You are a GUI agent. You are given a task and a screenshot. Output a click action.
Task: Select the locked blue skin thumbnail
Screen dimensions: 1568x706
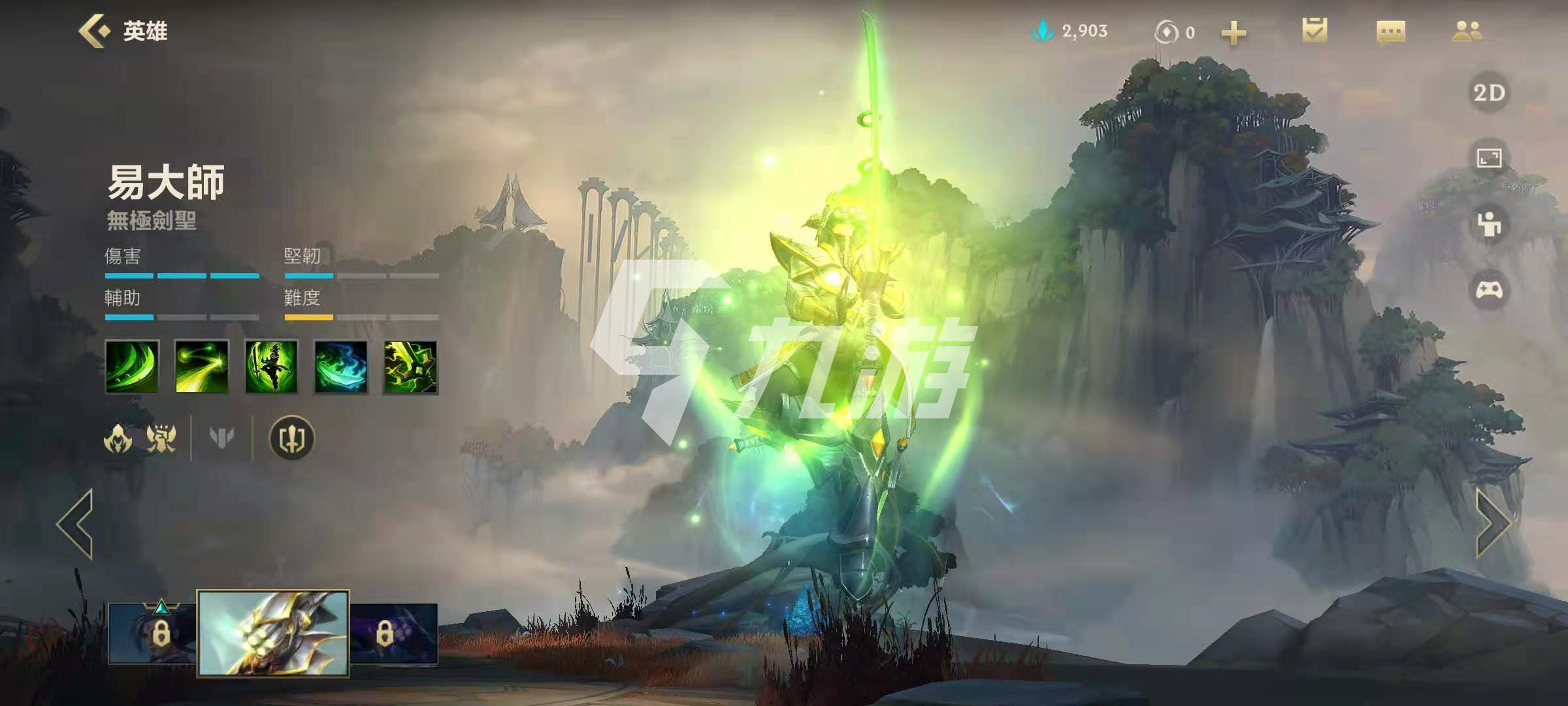153,633
